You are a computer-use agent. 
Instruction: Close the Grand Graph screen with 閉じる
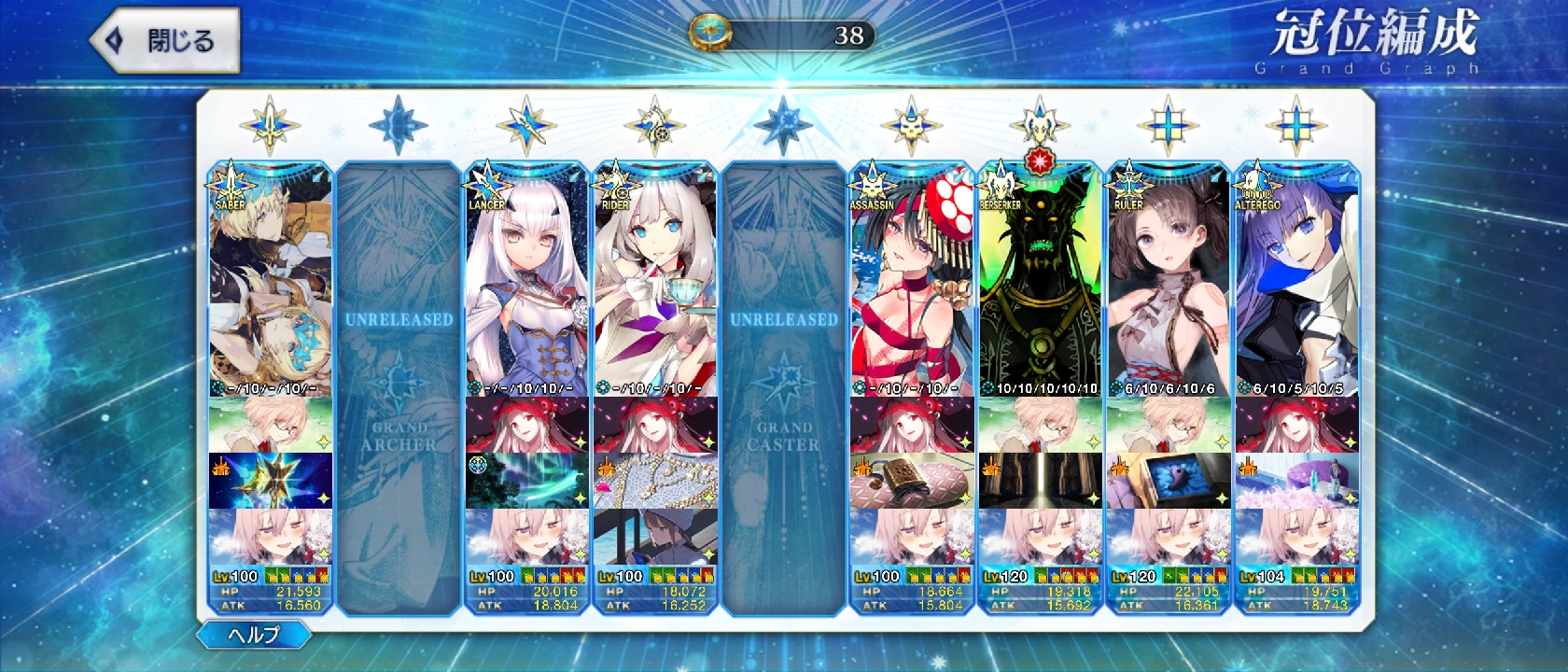(164, 41)
